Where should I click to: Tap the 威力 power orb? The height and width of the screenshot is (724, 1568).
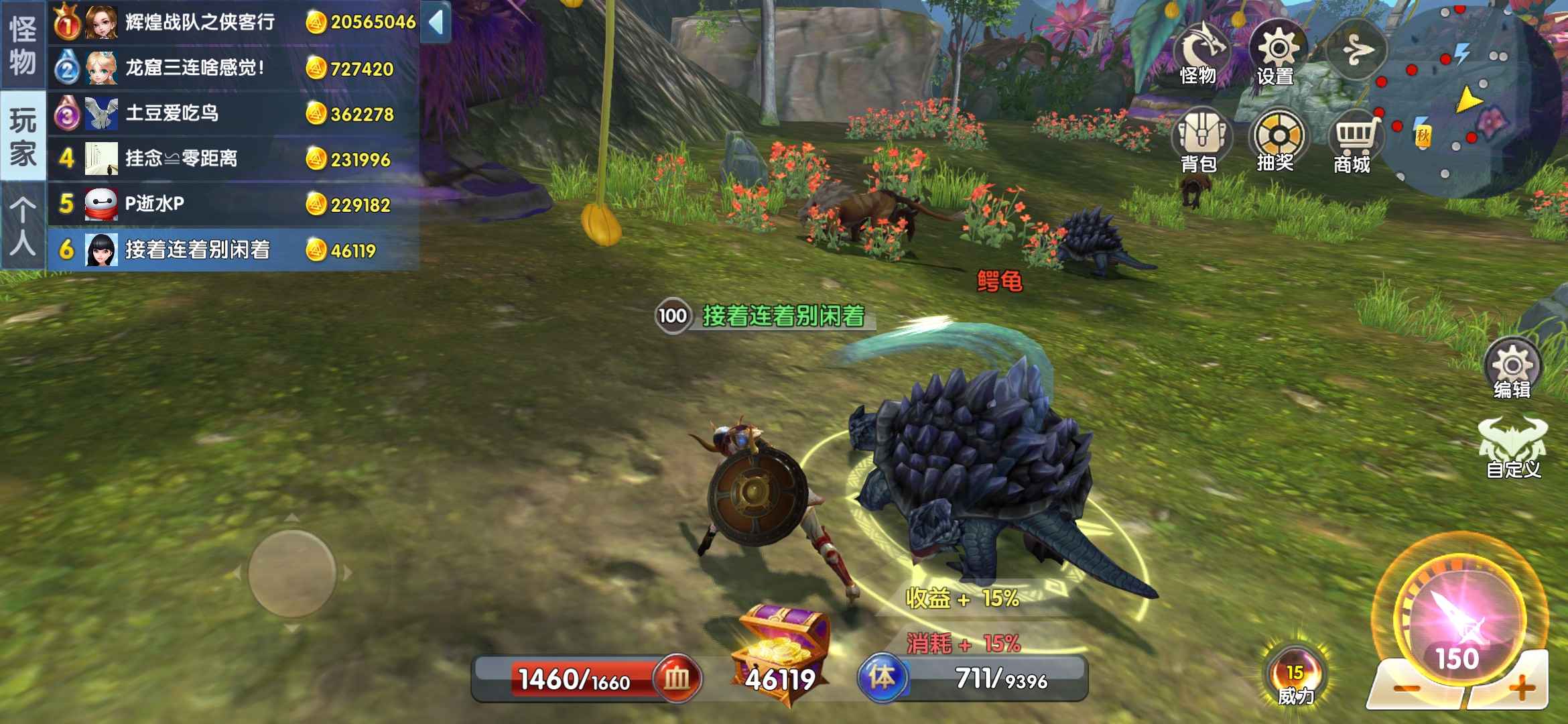click(x=1295, y=676)
